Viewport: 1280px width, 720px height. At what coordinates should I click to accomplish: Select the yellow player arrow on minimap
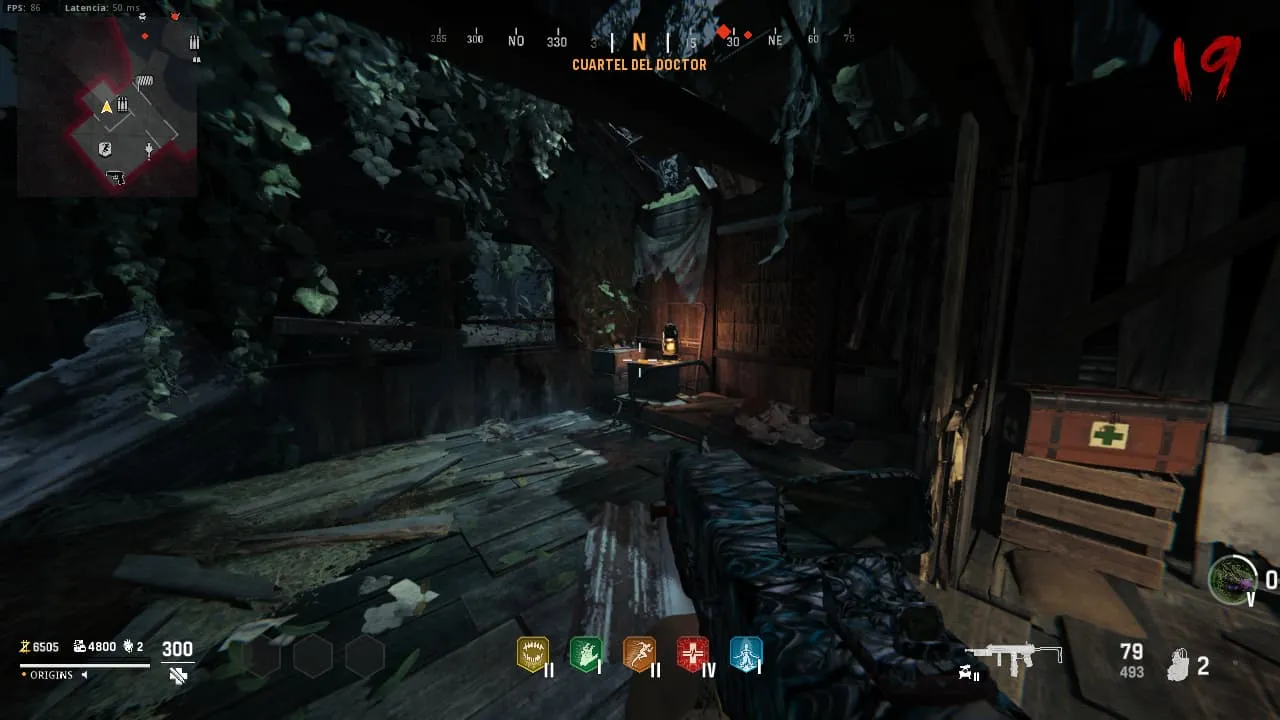point(106,106)
